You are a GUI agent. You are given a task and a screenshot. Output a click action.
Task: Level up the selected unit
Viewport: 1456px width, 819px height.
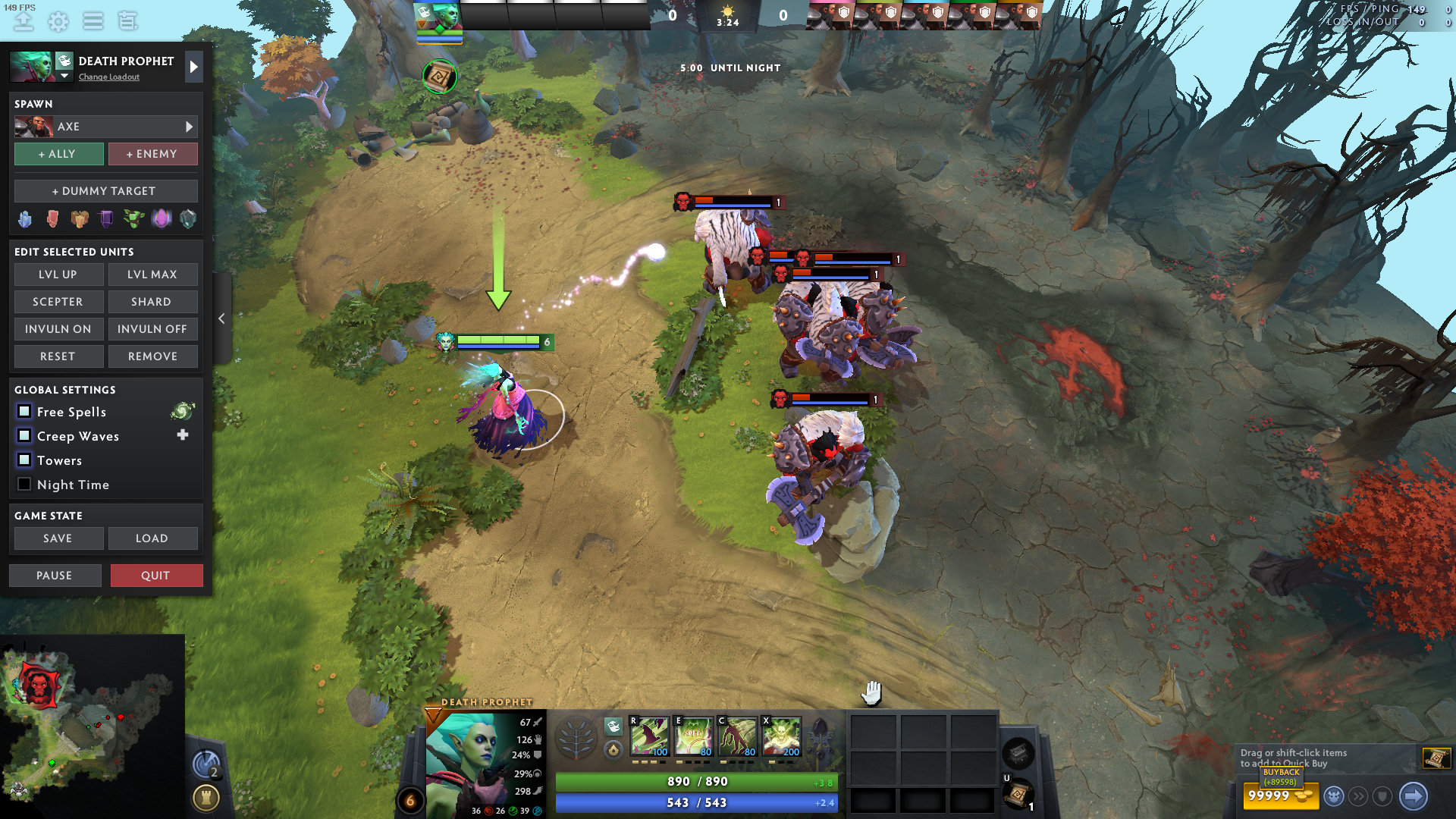58,275
